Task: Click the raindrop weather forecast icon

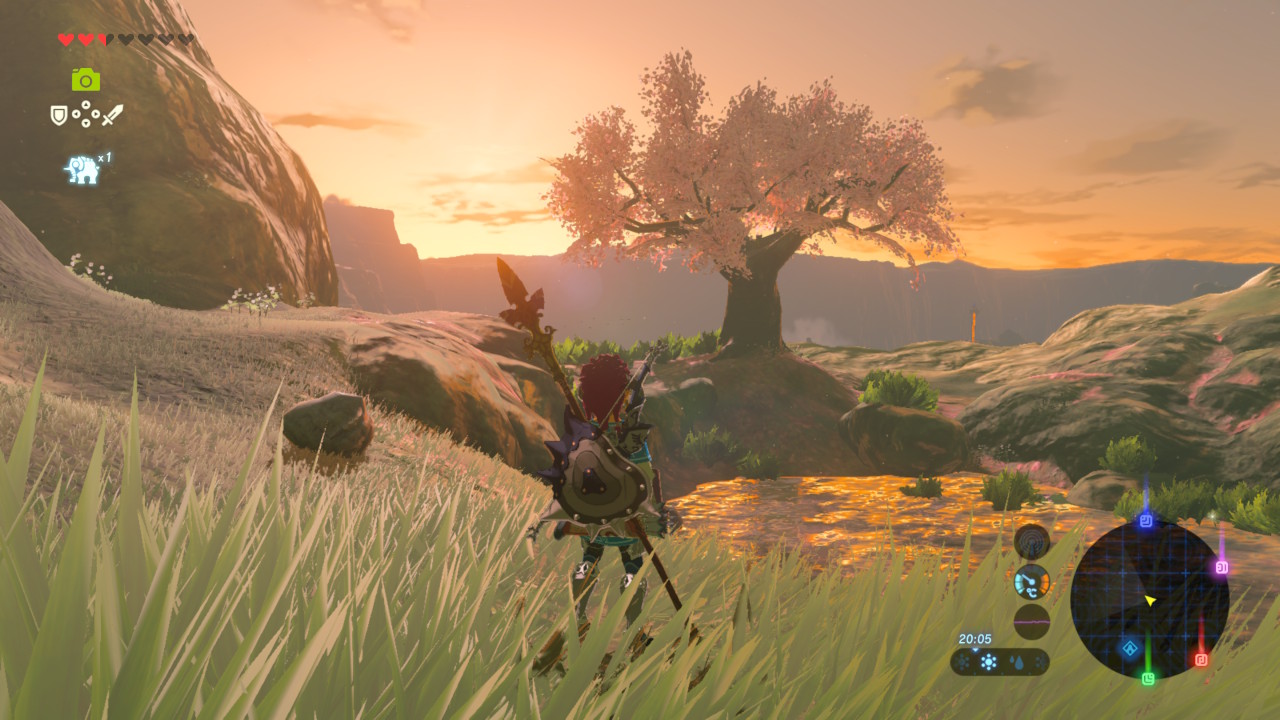Action: pos(1016,662)
